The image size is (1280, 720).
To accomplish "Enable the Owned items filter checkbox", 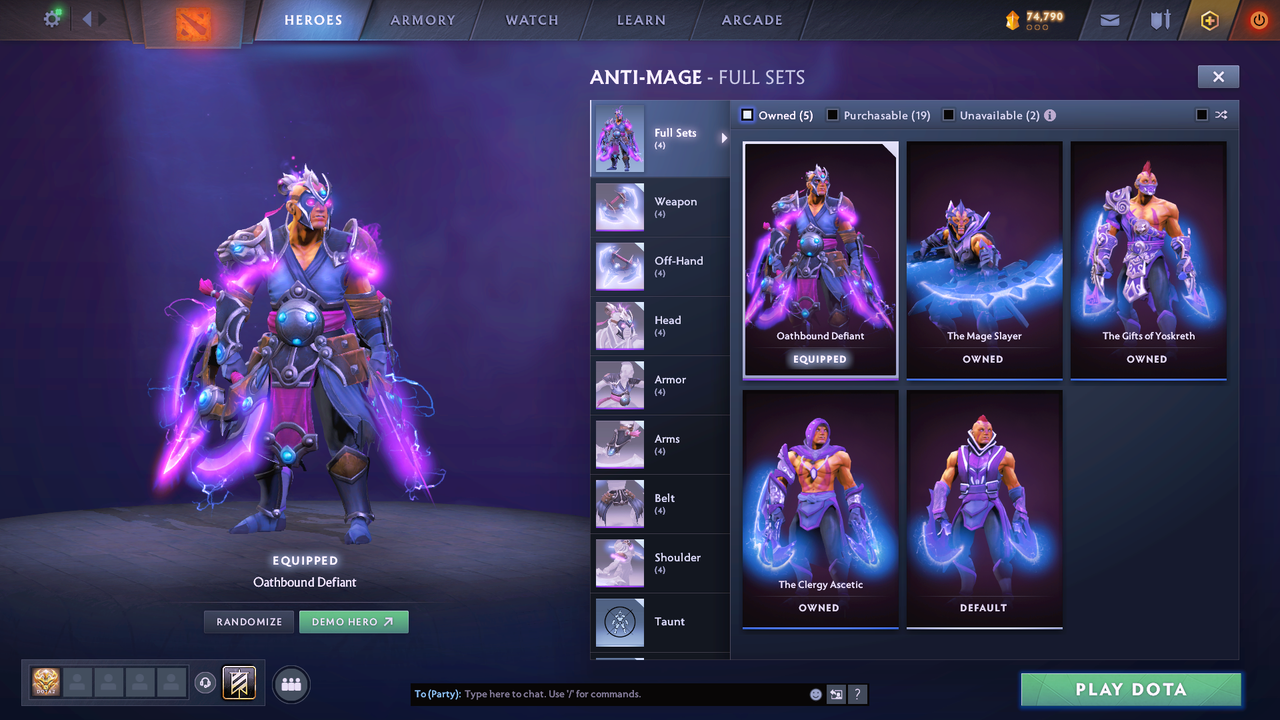I will pos(746,115).
